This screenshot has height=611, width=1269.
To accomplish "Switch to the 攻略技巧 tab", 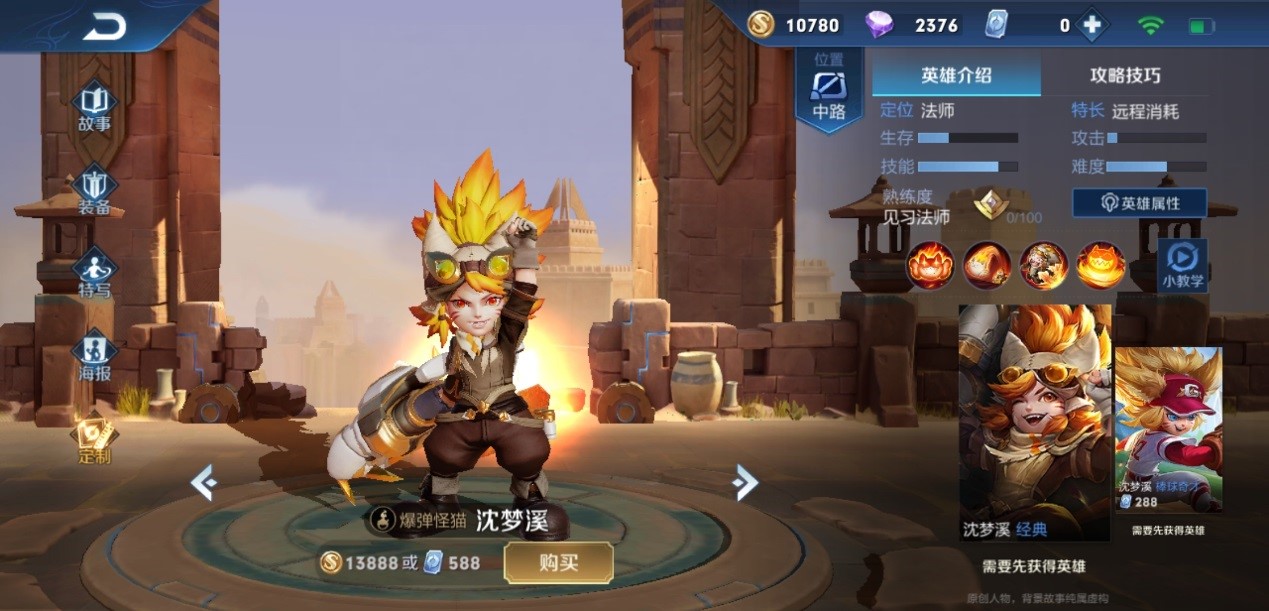I will (x=1125, y=75).
